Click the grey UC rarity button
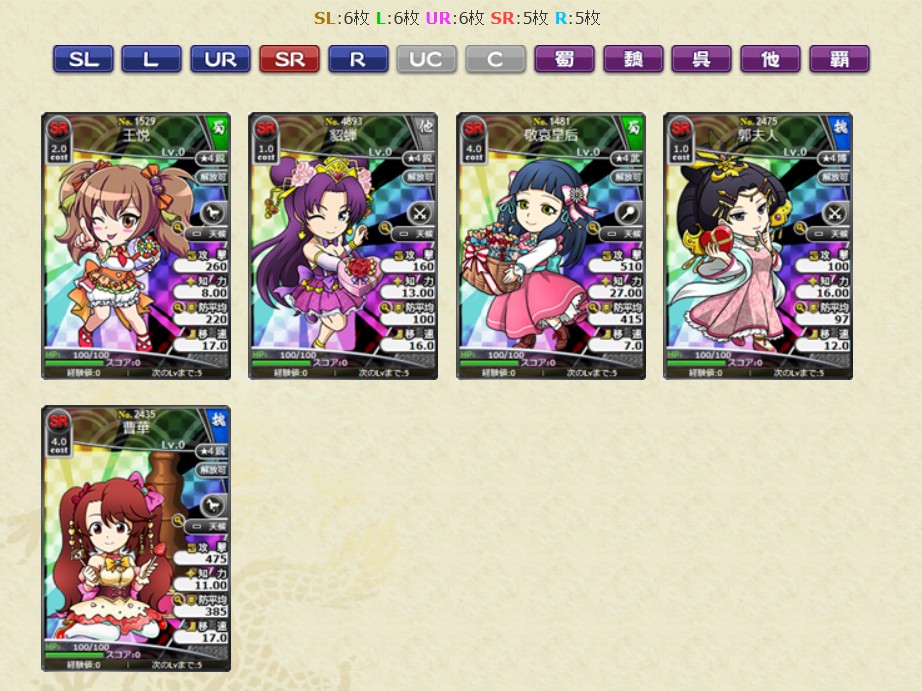922x691 pixels. [426, 59]
